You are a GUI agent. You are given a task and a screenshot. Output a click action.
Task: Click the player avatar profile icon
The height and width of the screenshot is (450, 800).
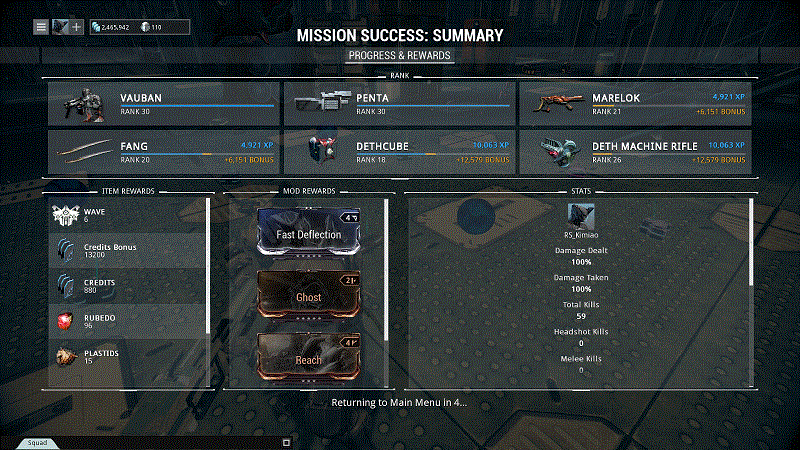click(61, 26)
